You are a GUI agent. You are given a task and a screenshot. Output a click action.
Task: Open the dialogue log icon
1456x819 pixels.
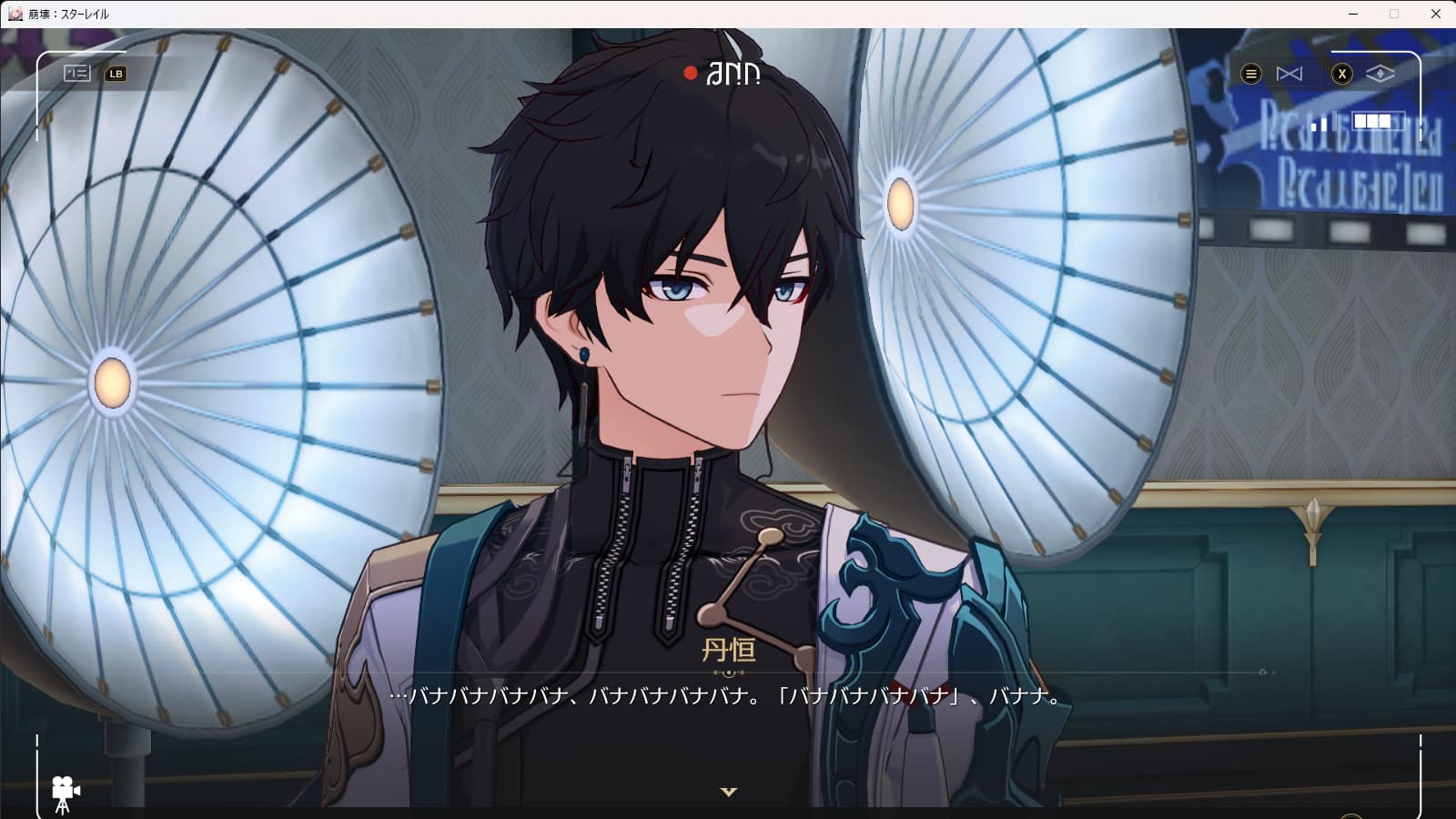click(x=77, y=74)
